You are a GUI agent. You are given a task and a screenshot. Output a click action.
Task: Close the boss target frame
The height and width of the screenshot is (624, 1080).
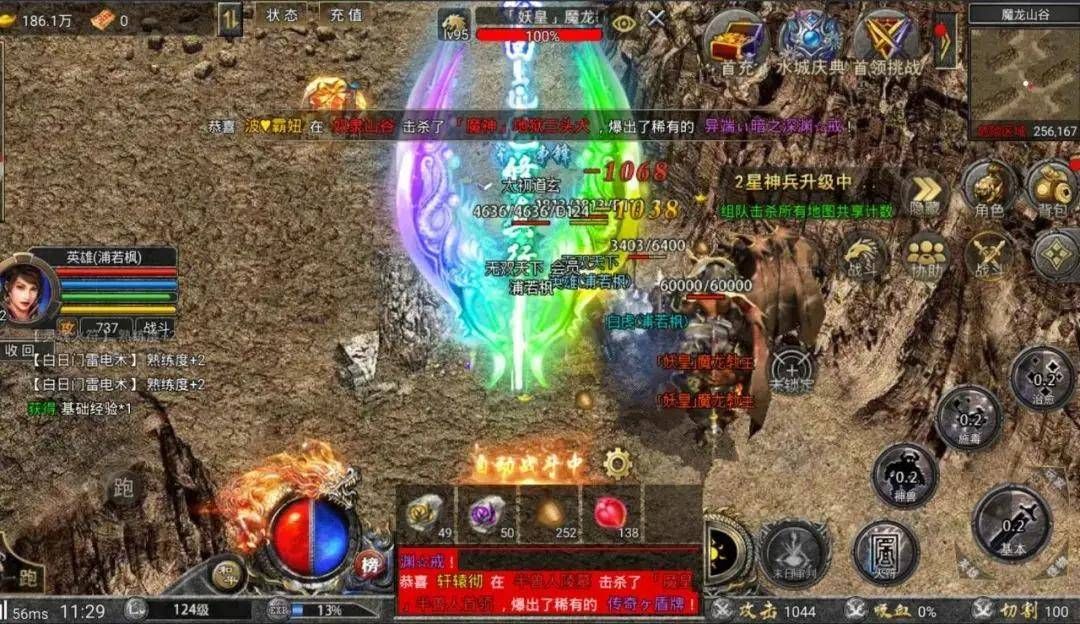[656, 18]
